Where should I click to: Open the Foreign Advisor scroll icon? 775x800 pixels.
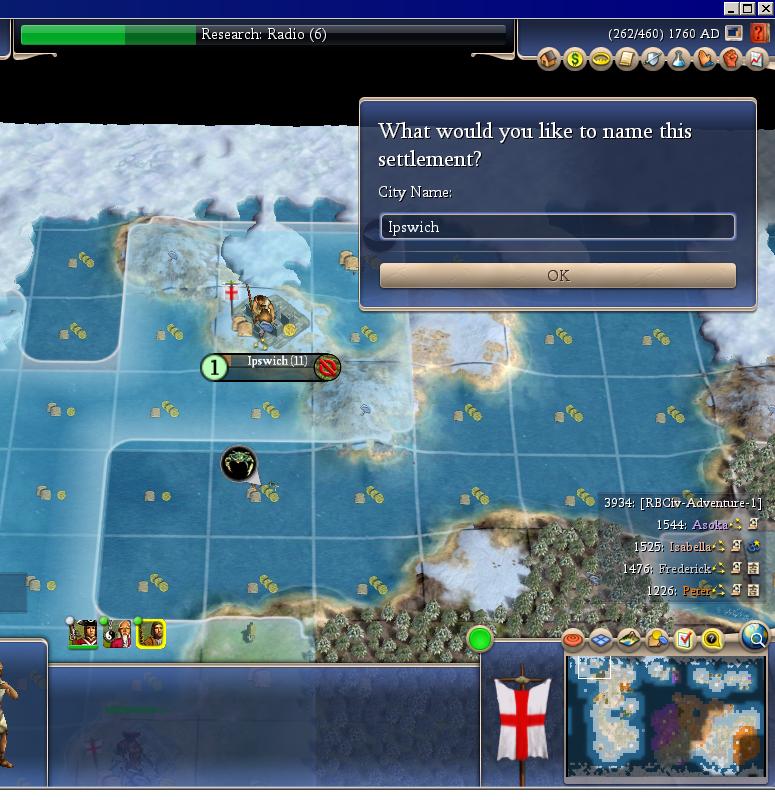627,60
